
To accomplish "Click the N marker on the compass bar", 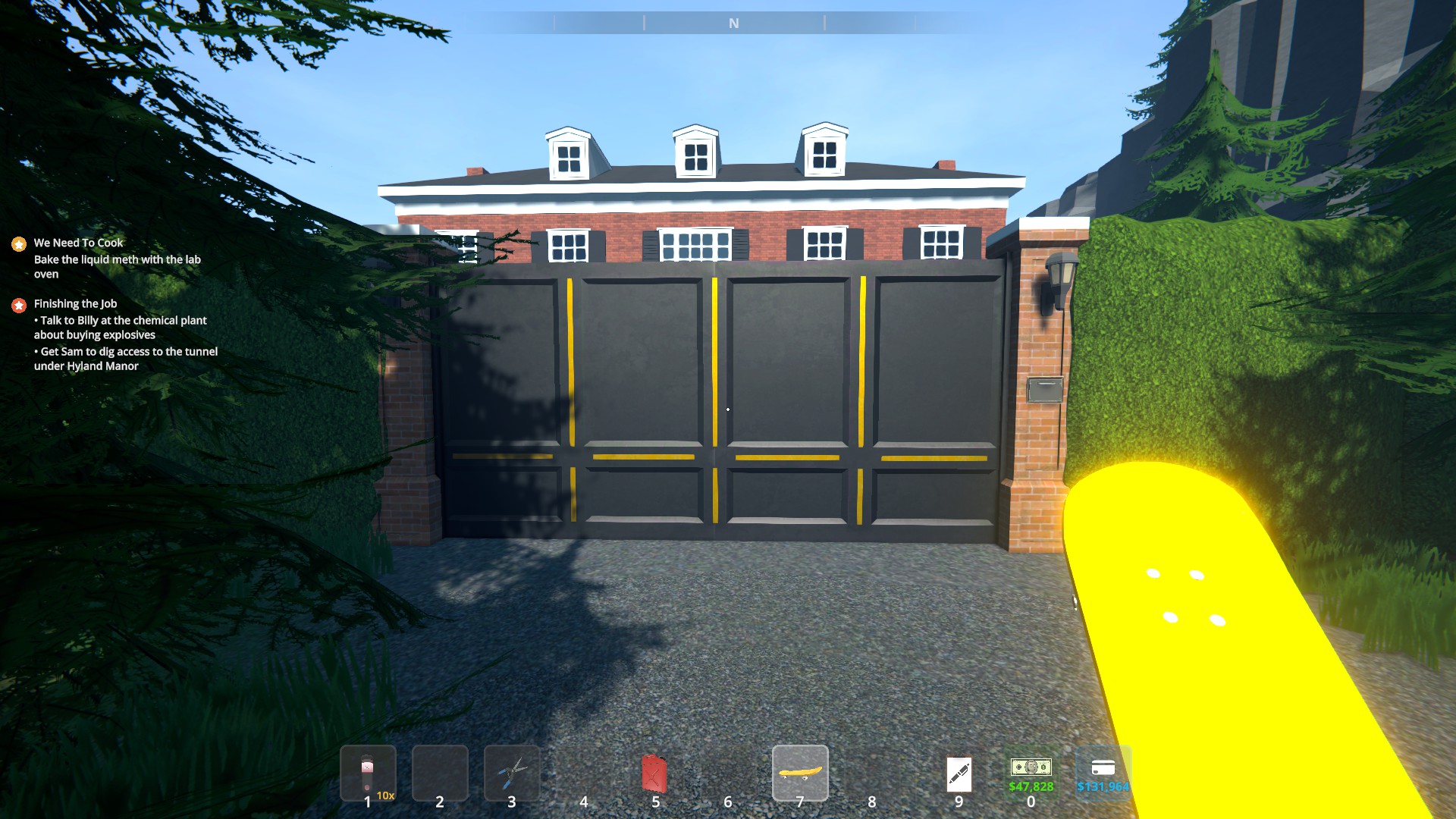I will point(732,24).
